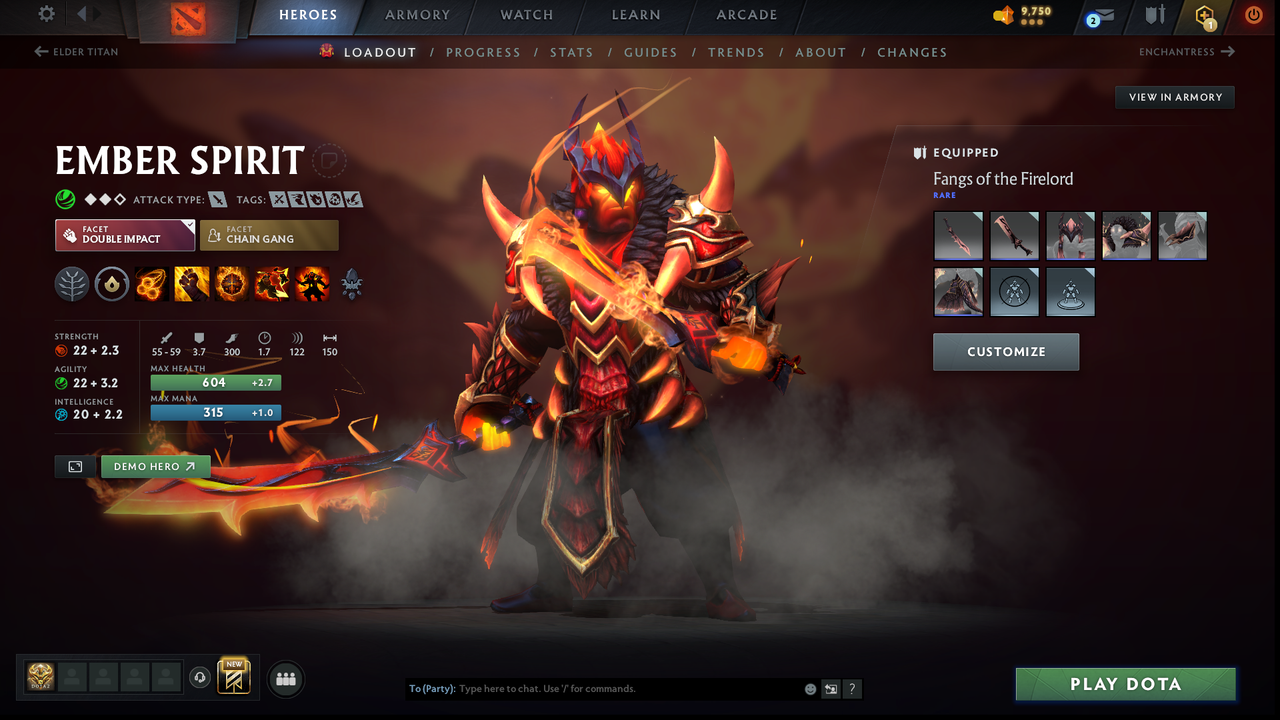Select the Searing Chains ability icon
The image size is (1280, 720).
(x=151, y=284)
